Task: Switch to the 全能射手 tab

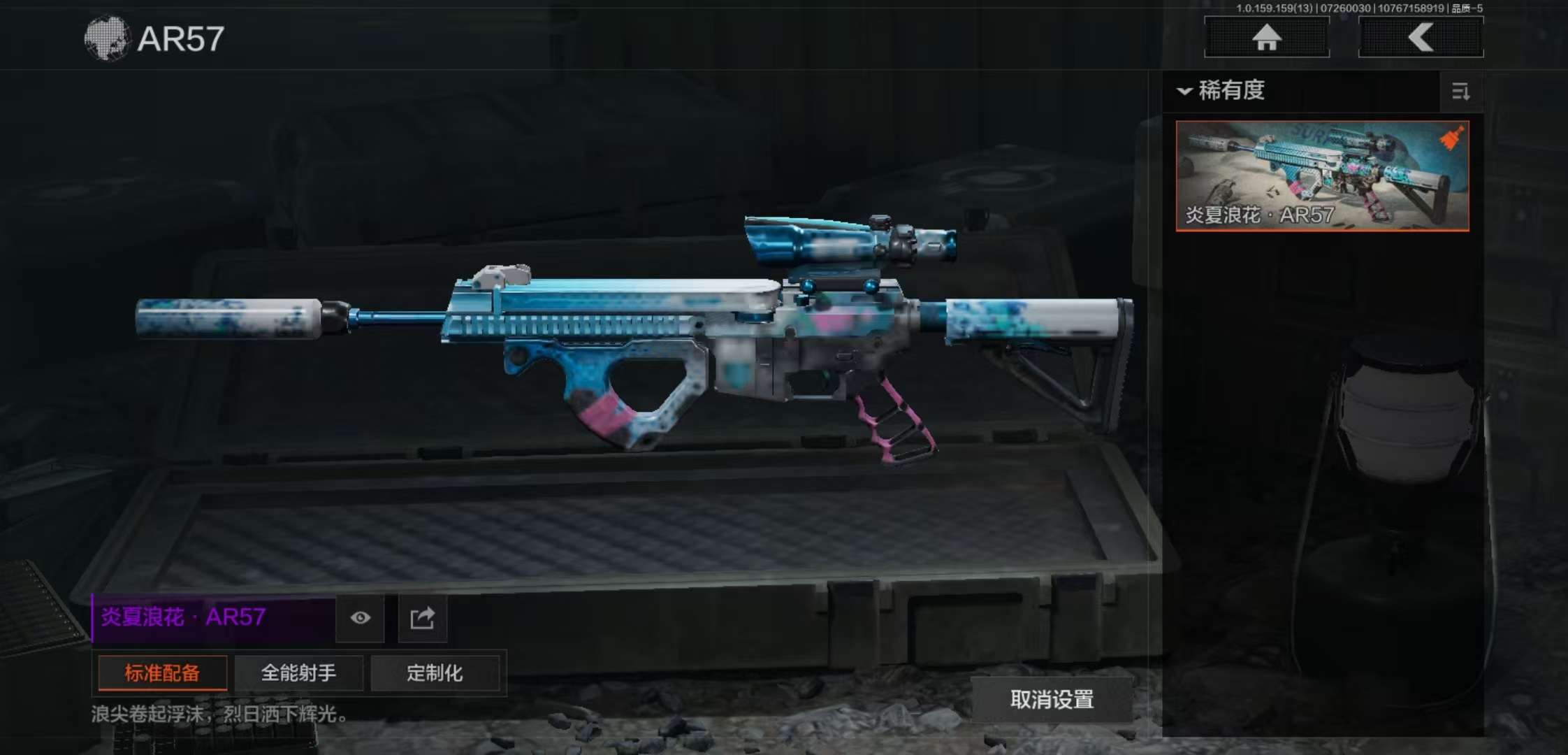Action: point(298,673)
